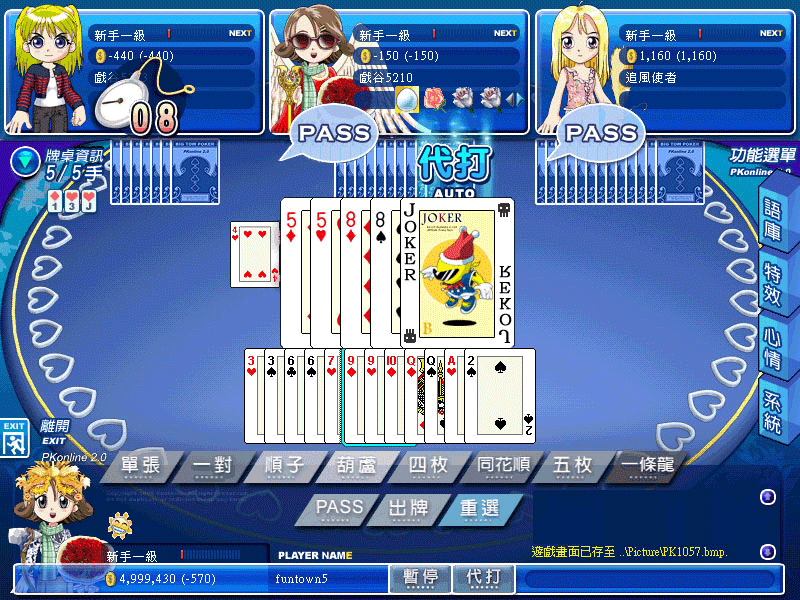Choose the 一對 (pair) hand type

pyautogui.click(x=212, y=466)
